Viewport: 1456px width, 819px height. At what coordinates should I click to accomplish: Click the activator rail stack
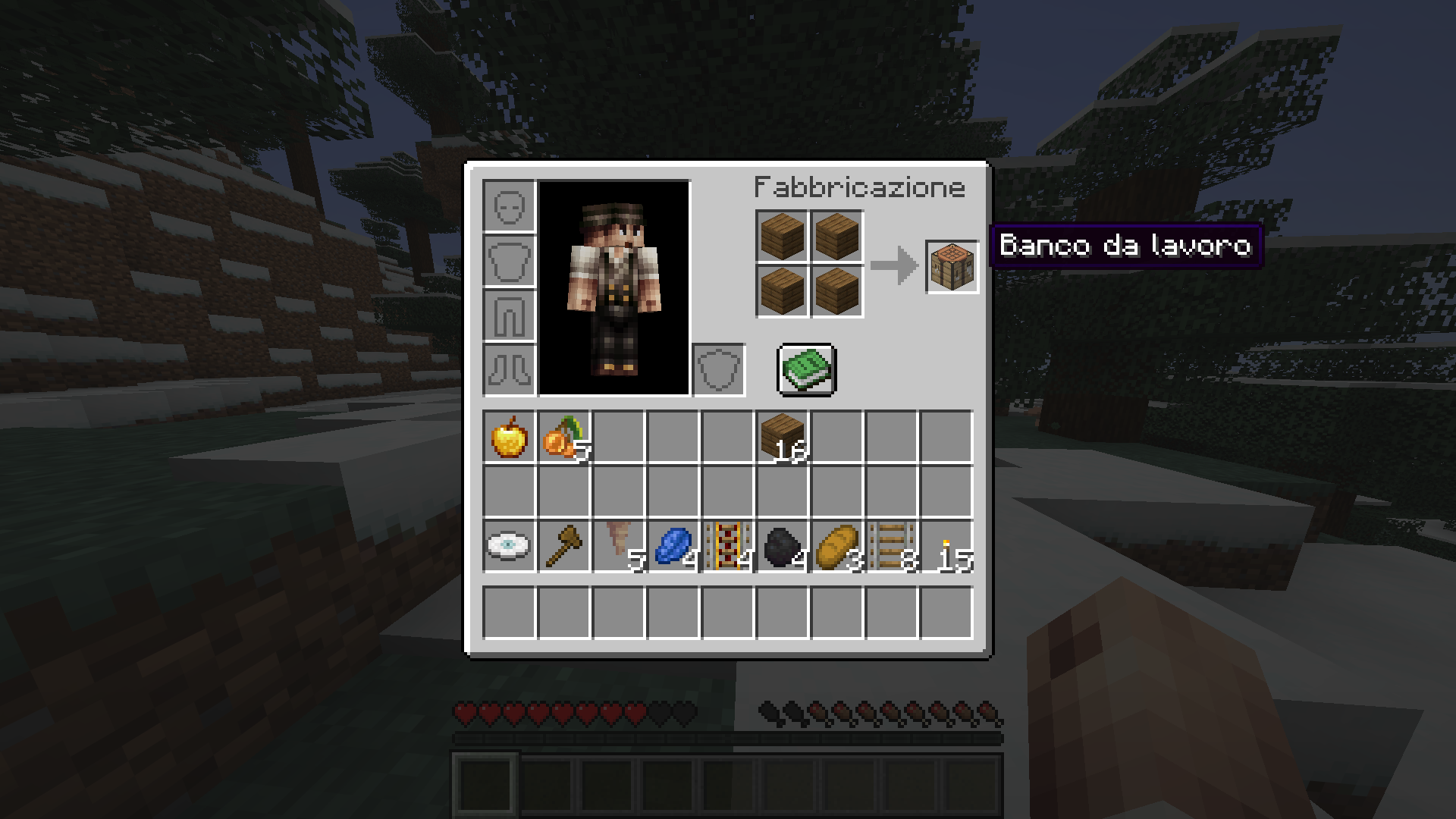[726, 544]
